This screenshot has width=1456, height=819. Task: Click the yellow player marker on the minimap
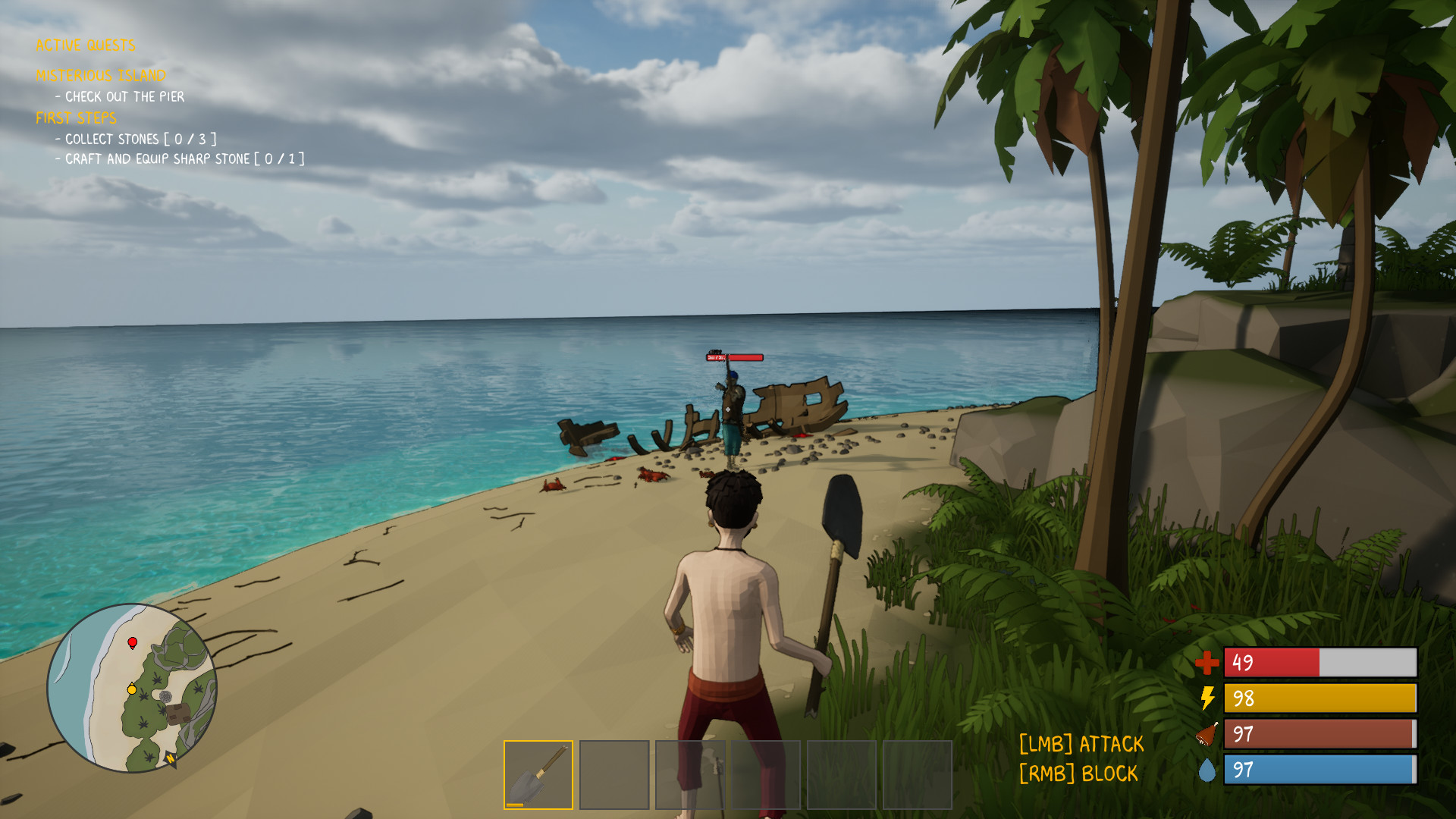coord(131,691)
